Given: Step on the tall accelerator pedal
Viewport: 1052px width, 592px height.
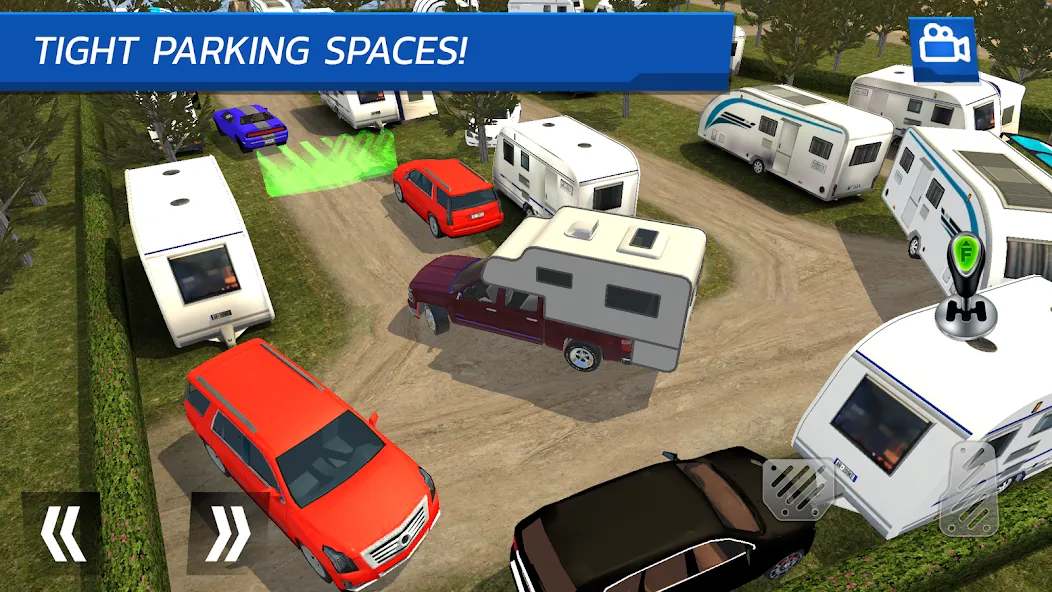Looking at the screenshot, I should click(x=968, y=492).
